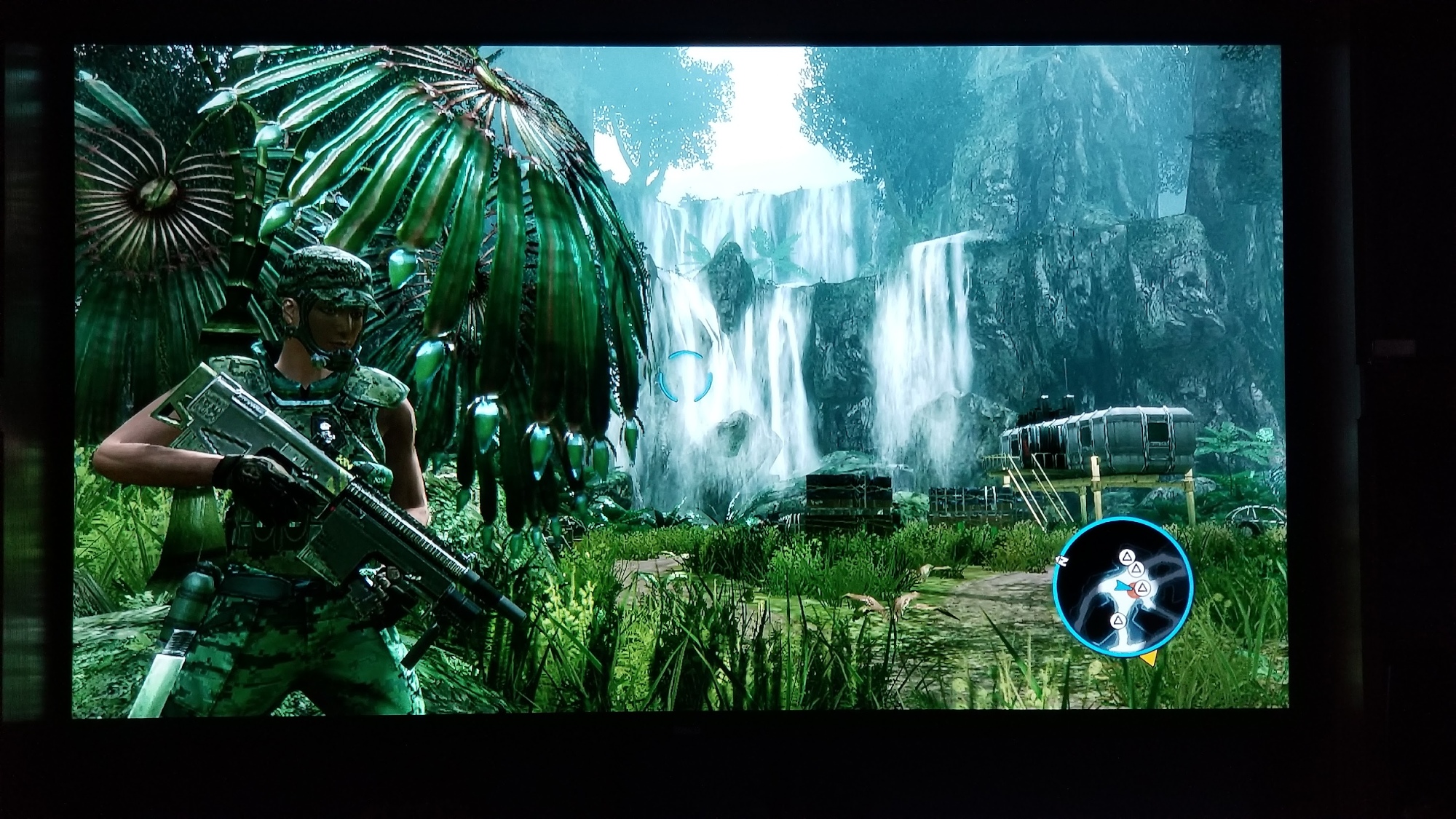Select the lowest triangle marker on minimap
Viewport: 1456px width, 819px height.
(1118, 620)
